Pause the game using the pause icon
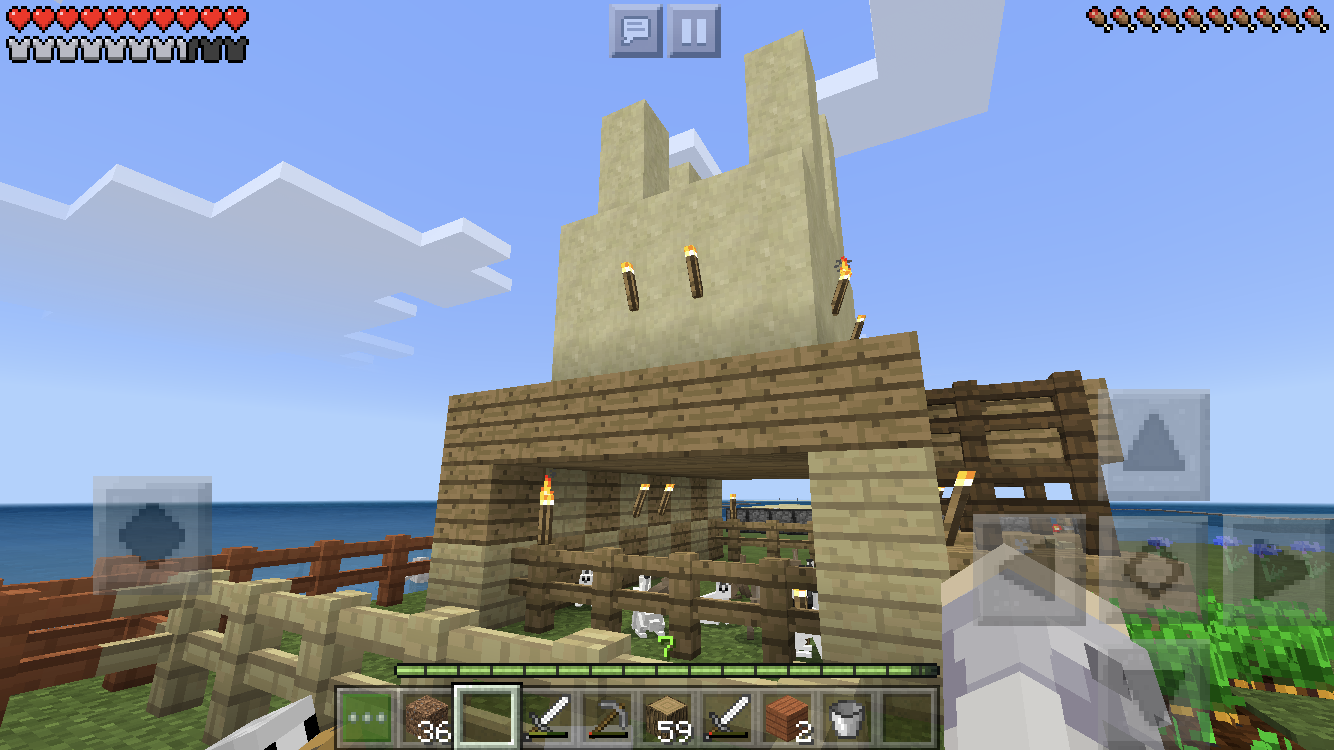The image size is (1334, 750). pyautogui.click(x=692, y=28)
